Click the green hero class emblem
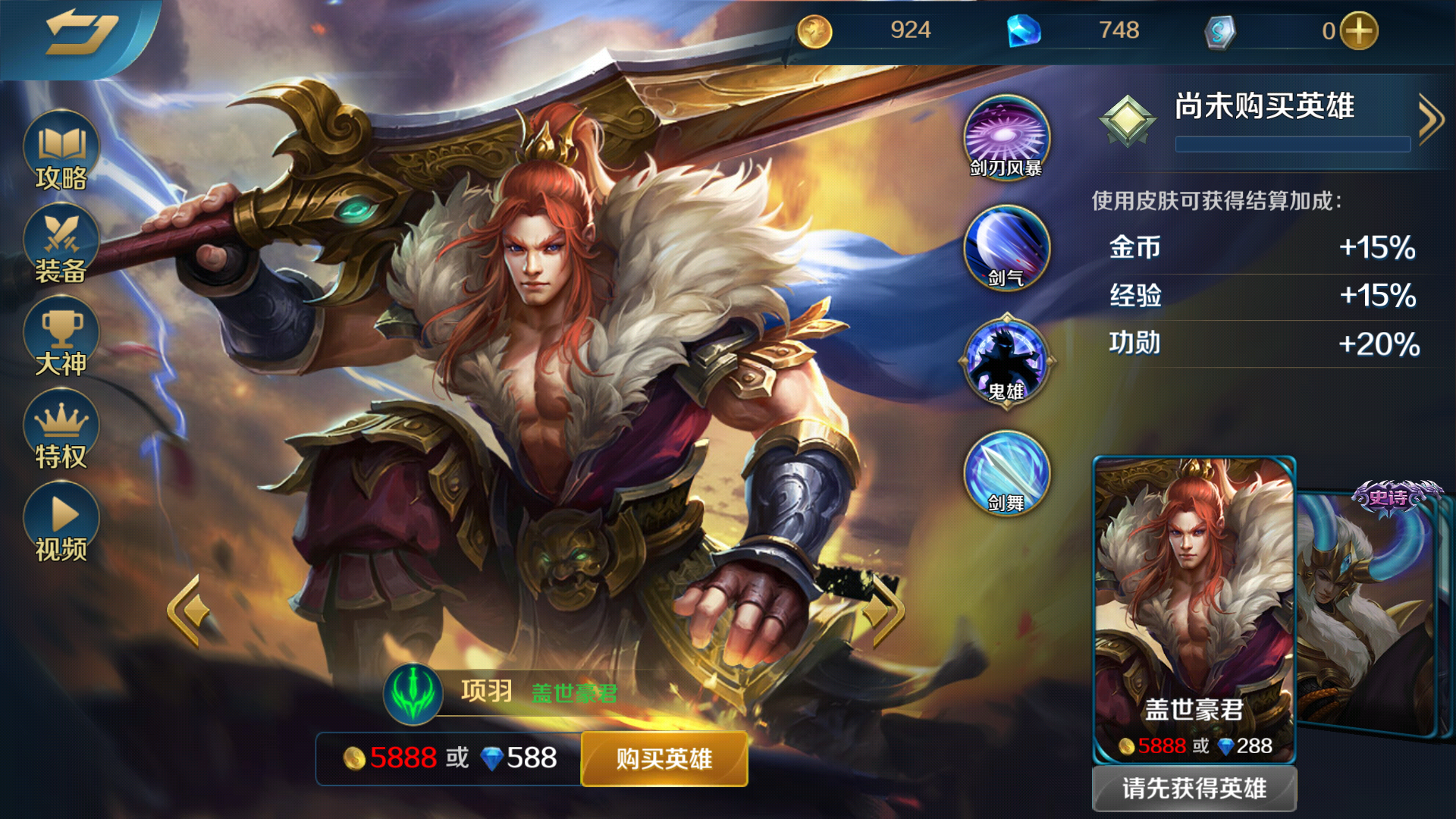Image resolution: width=1456 pixels, height=819 pixels. pyautogui.click(x=413, y=693)
